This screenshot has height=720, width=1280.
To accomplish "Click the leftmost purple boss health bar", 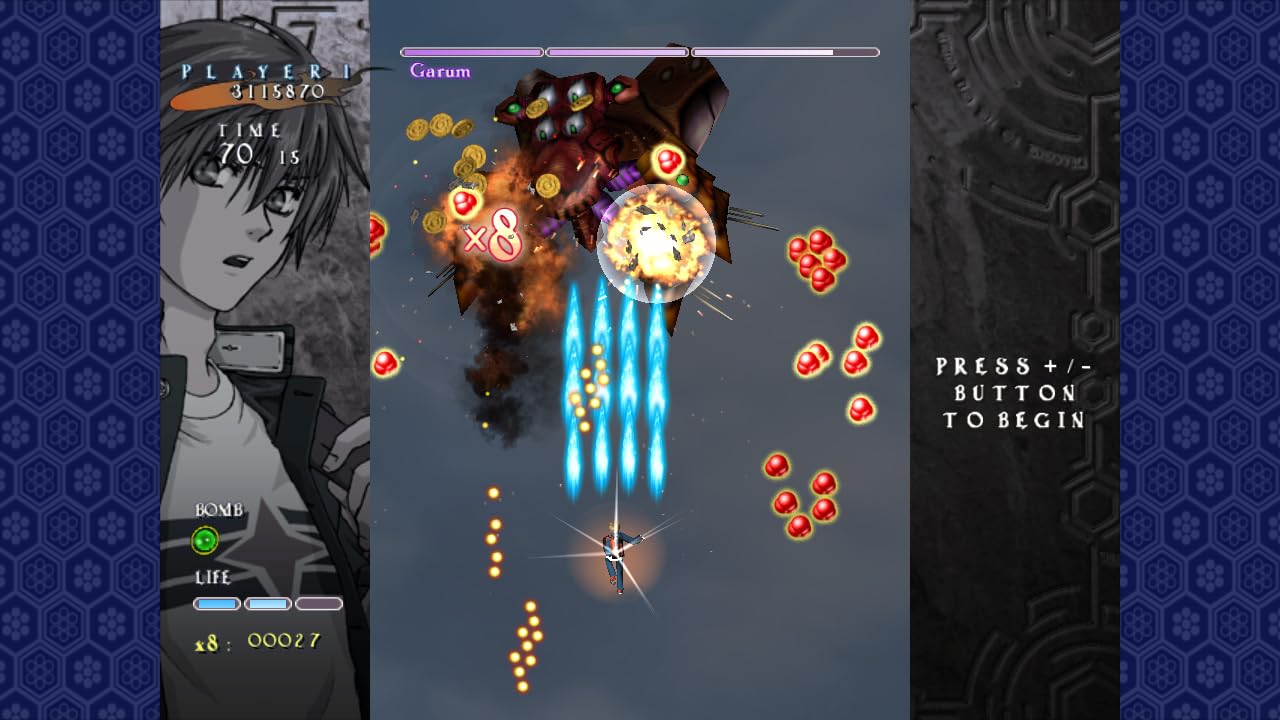I will [x=470, y=51].
